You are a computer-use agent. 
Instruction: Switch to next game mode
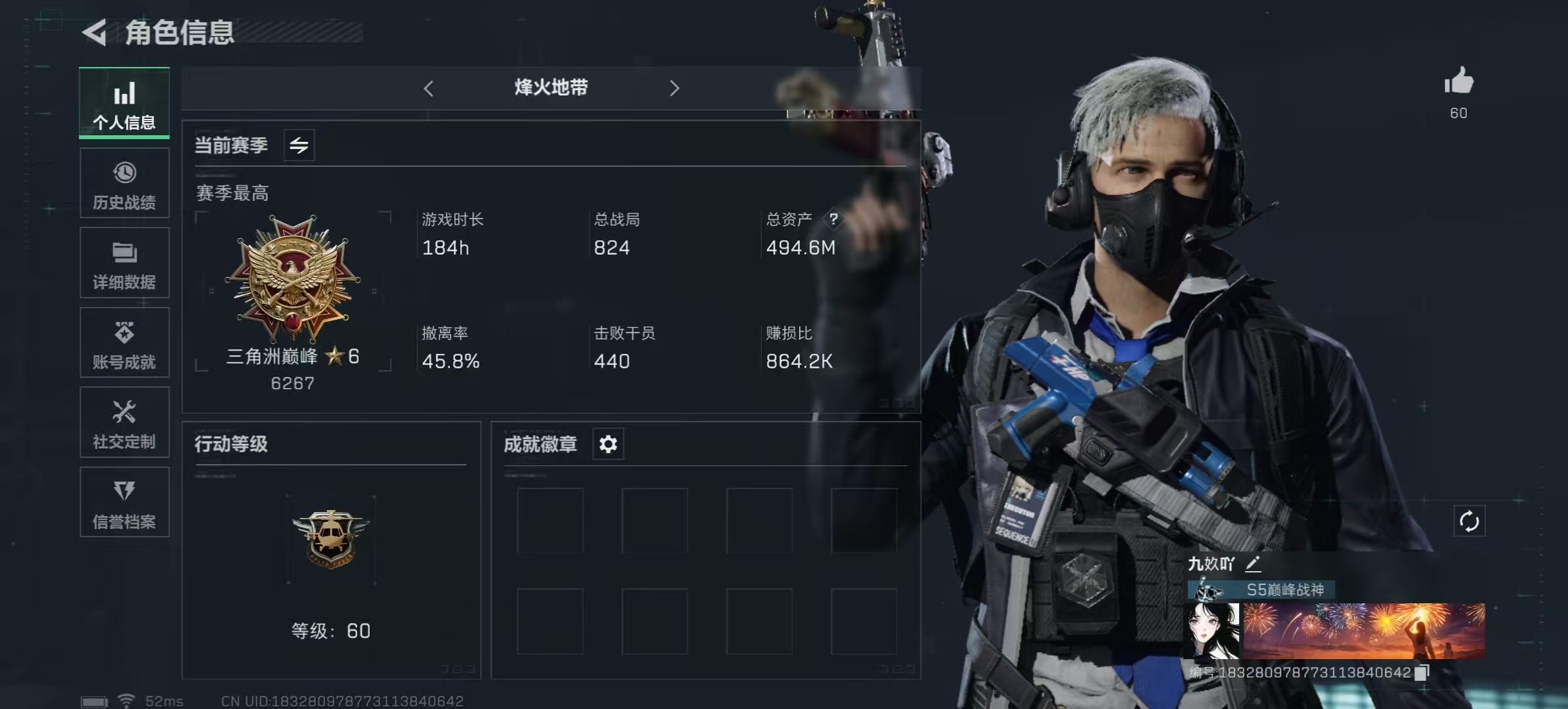pos(674,87)
